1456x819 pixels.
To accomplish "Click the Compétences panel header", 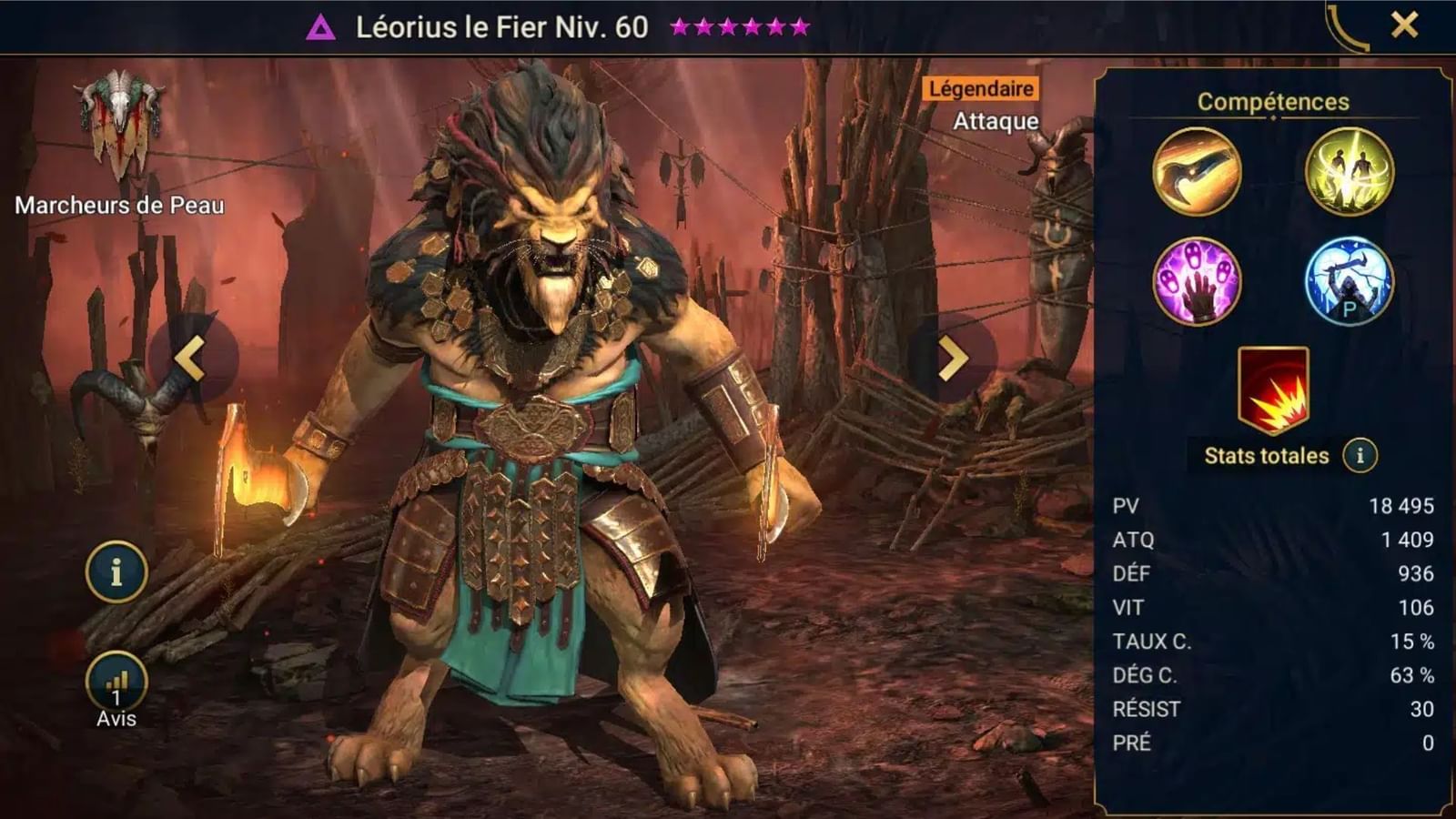I will [x=1272, y=102].
